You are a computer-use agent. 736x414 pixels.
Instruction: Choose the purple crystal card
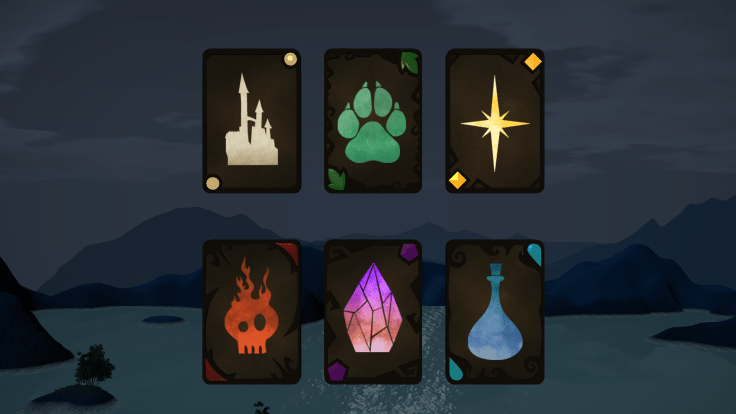click(373, 312)
